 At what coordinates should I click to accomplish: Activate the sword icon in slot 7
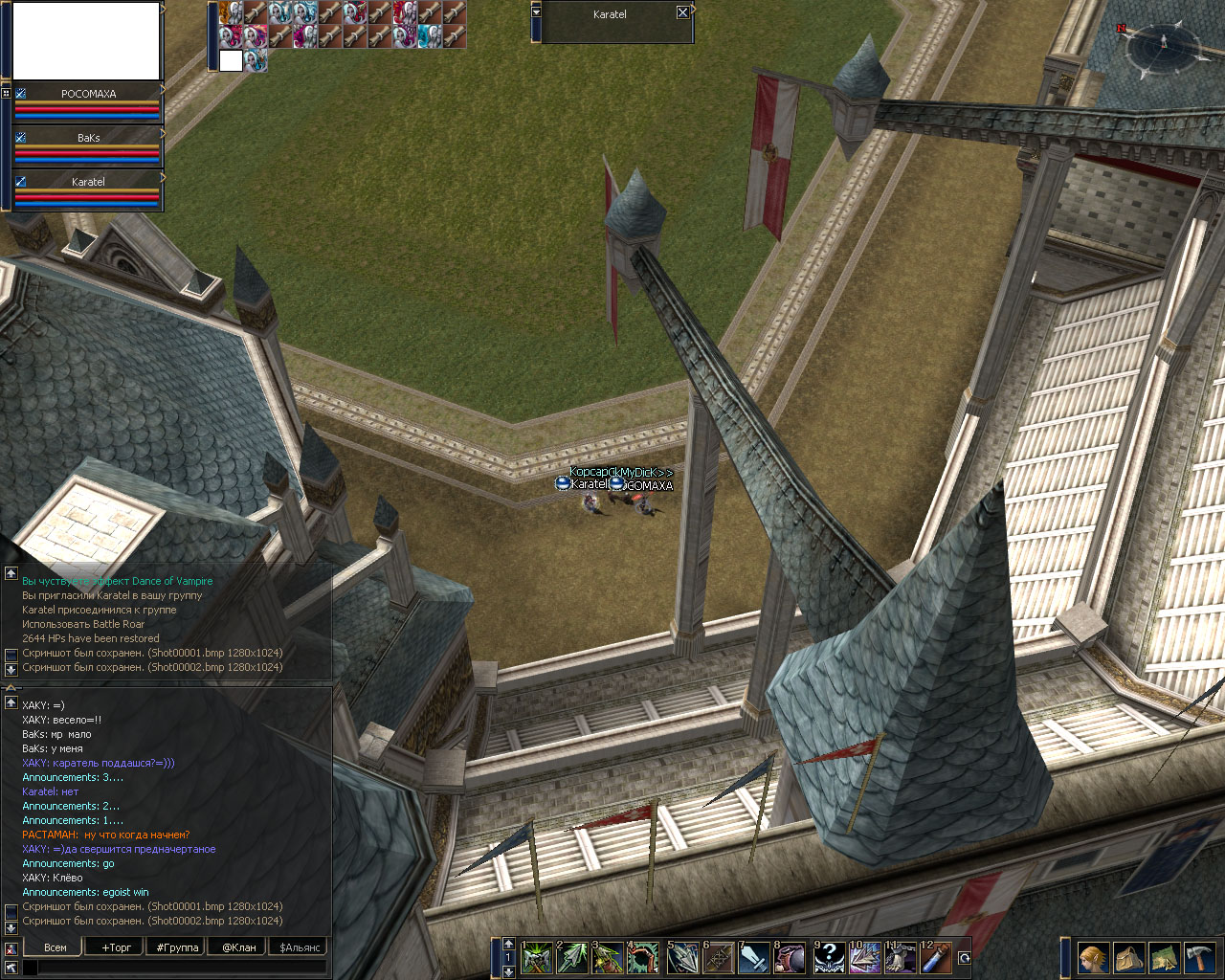click(755, 958)
